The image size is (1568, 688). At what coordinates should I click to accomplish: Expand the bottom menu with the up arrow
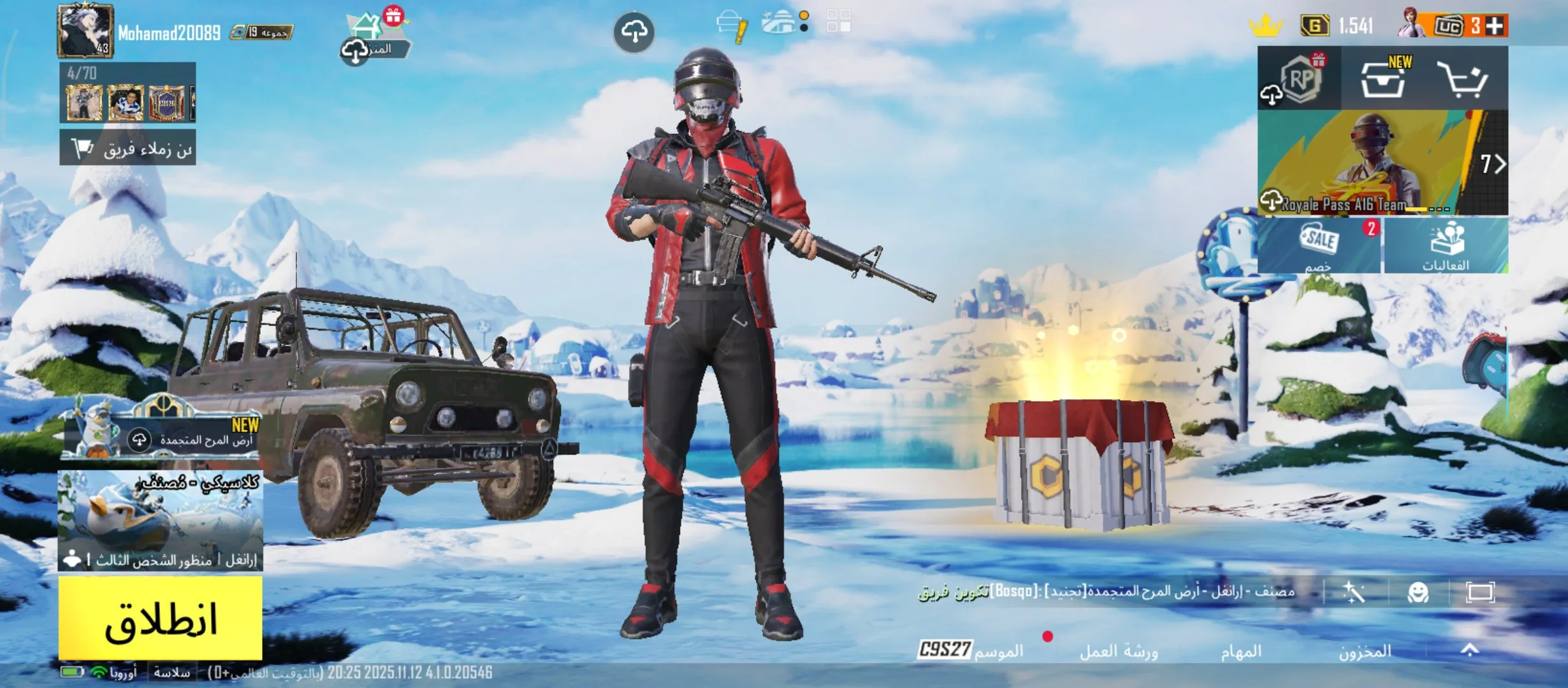tap(1469, 650)
